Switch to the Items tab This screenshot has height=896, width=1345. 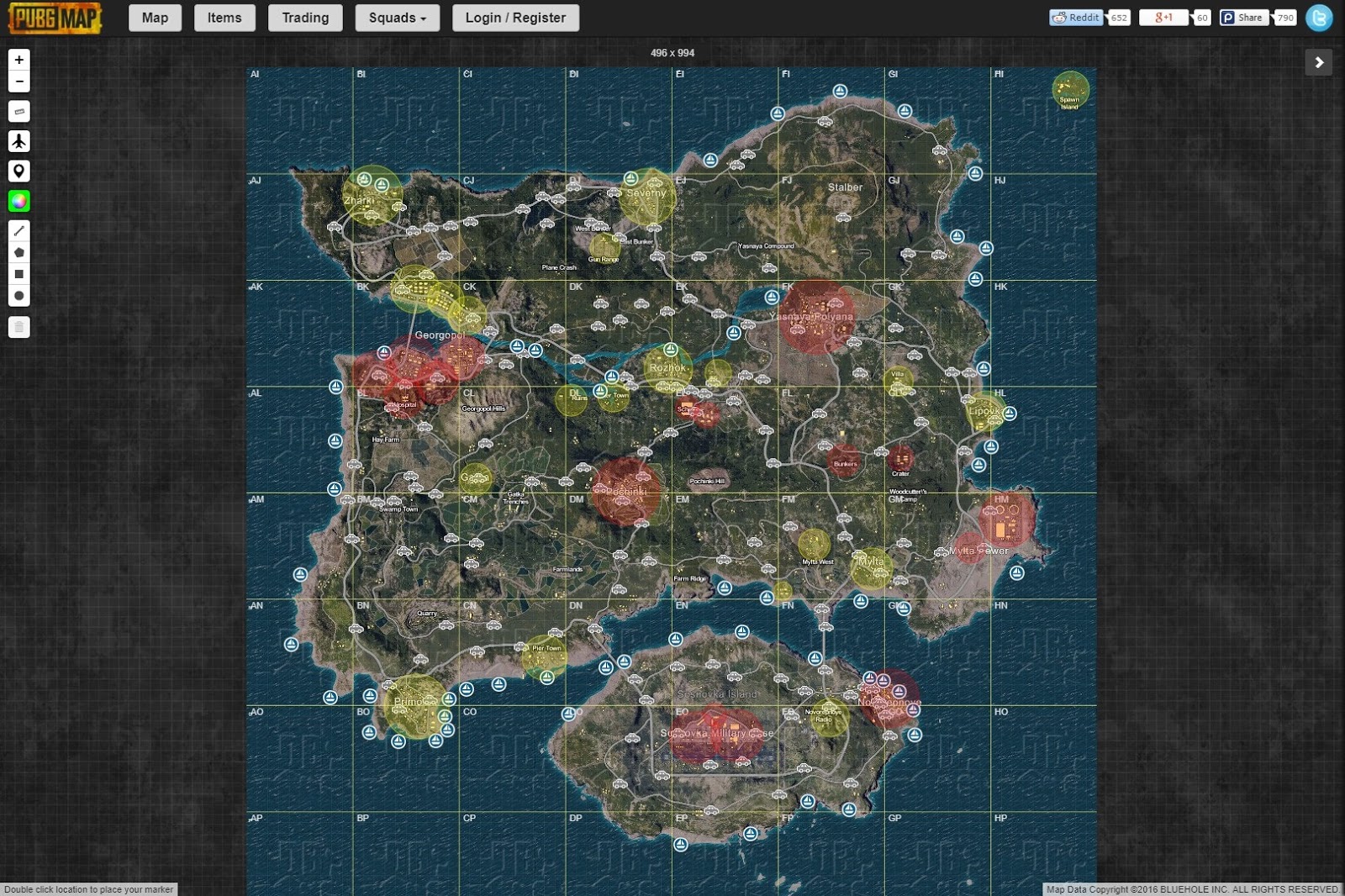pos(224,18)
